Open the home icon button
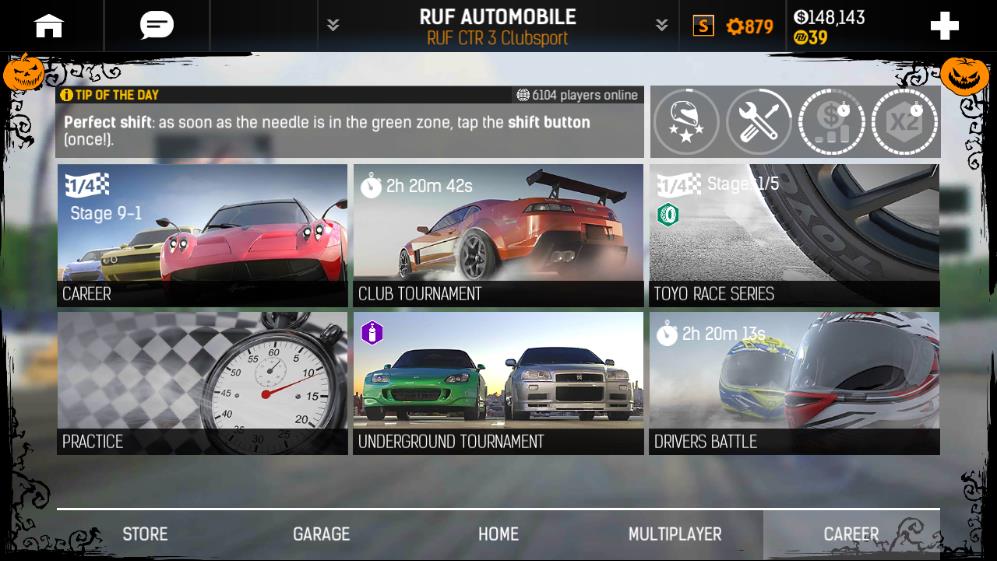 pos(49,26)
